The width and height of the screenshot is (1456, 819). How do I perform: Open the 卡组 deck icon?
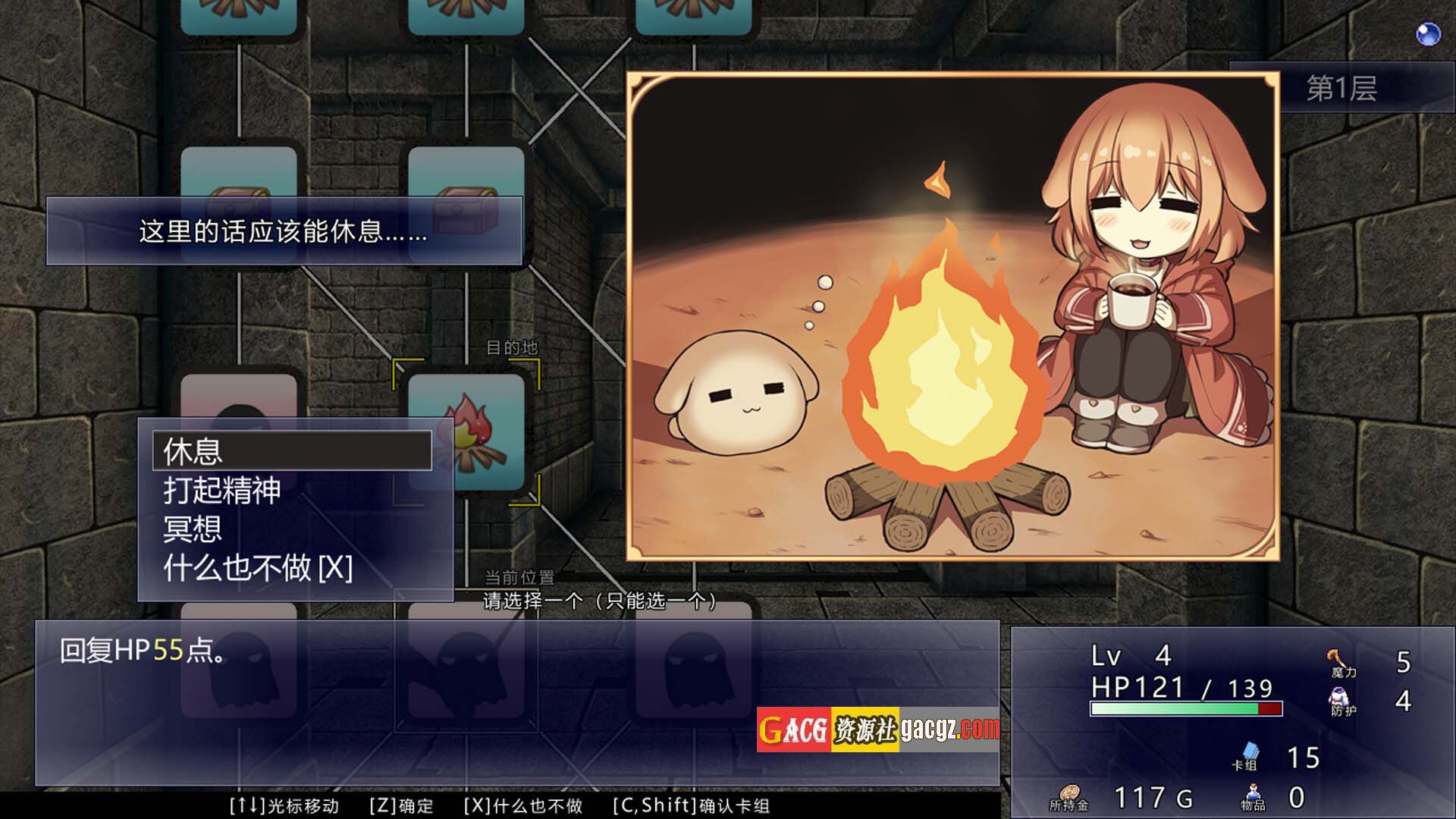(1246, 755)
